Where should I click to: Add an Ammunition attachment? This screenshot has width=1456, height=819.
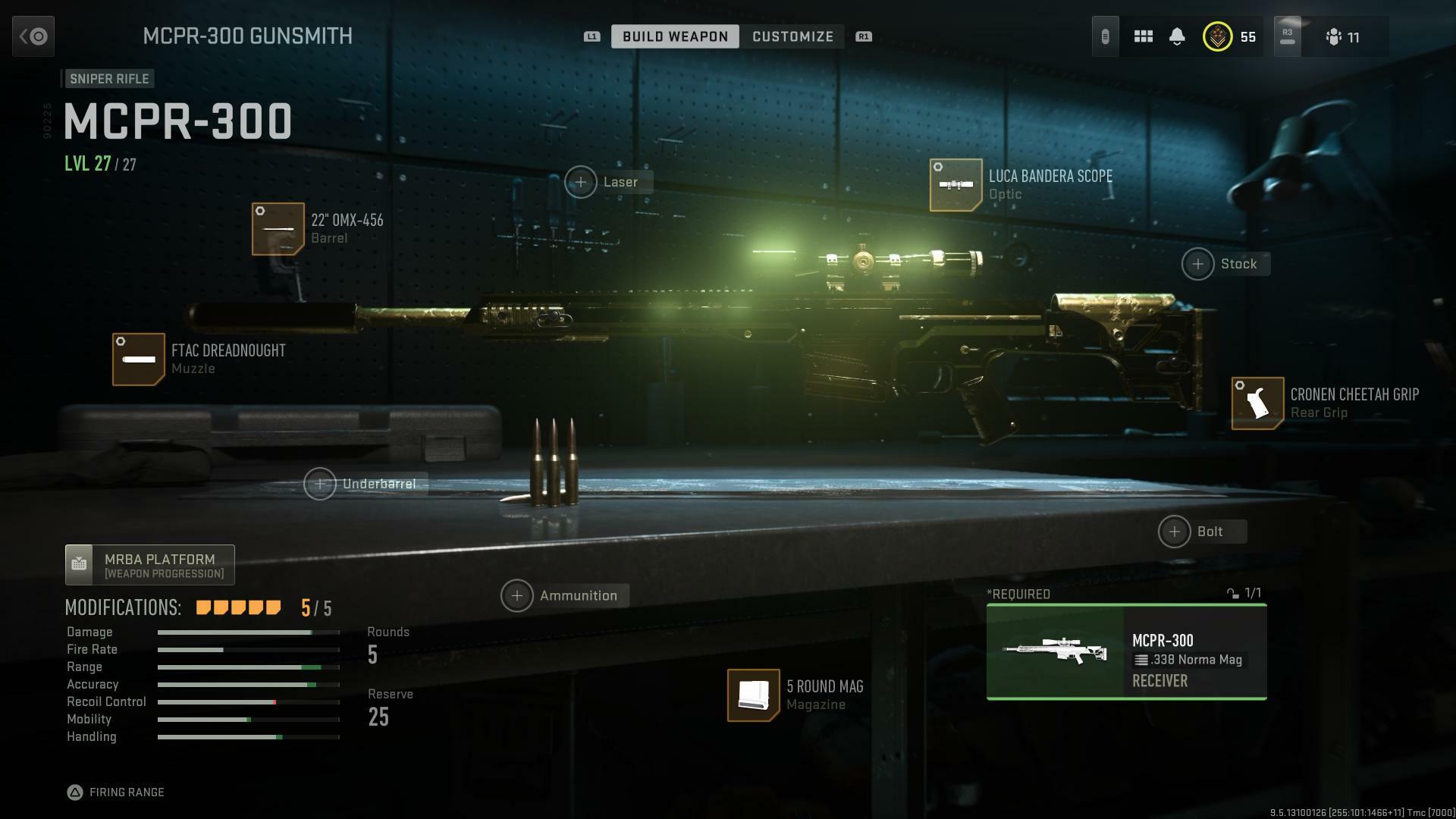[517, 596]
